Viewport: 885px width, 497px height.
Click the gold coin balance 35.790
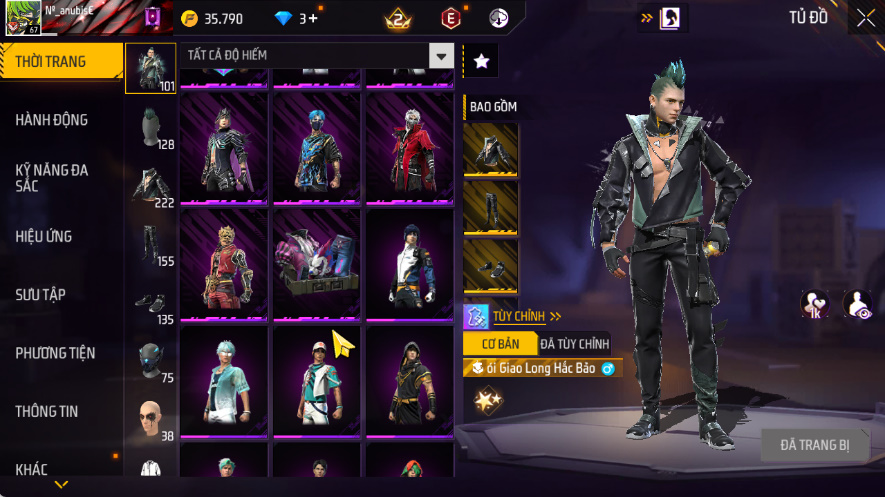[x=213, y=18]
